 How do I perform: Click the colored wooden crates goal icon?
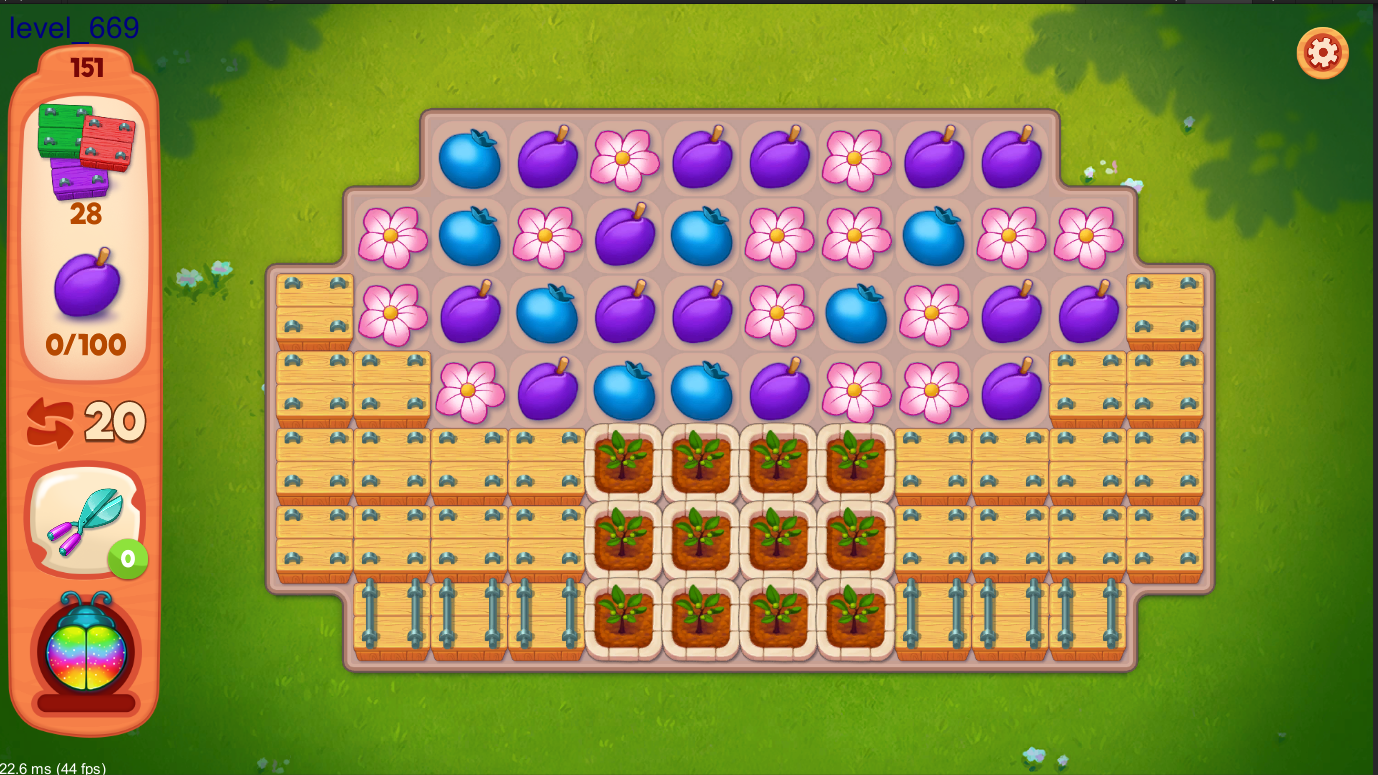[x=85, y=148]
